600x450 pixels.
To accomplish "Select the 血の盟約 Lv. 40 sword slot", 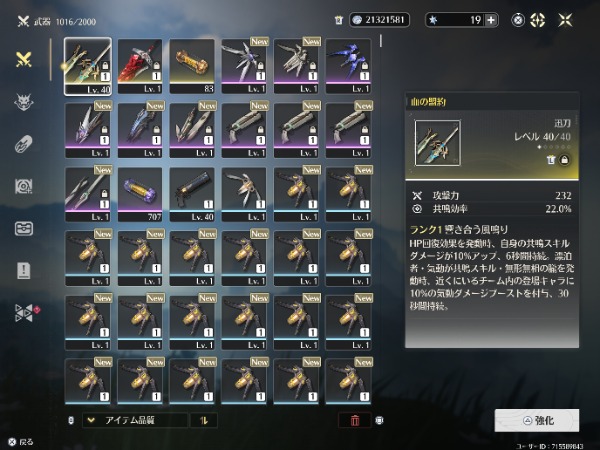I will (x=88, y=66).
